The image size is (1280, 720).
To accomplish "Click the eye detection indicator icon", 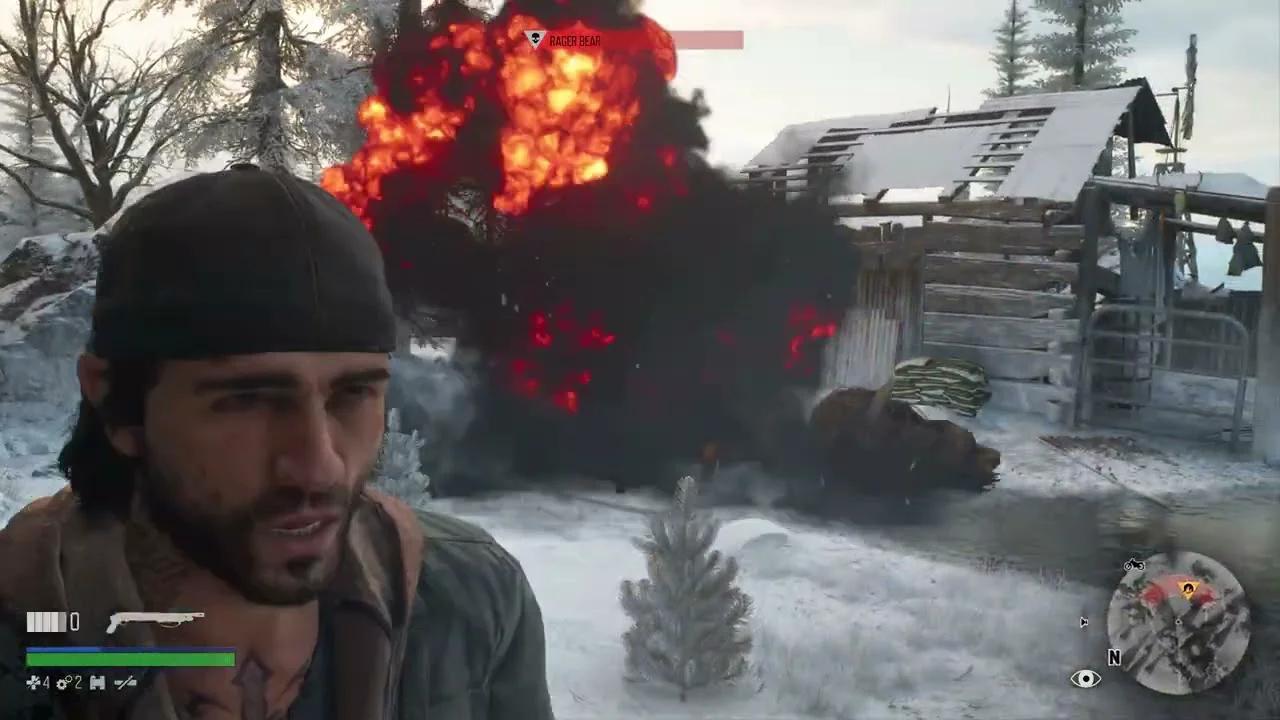I will point(1086,678).
